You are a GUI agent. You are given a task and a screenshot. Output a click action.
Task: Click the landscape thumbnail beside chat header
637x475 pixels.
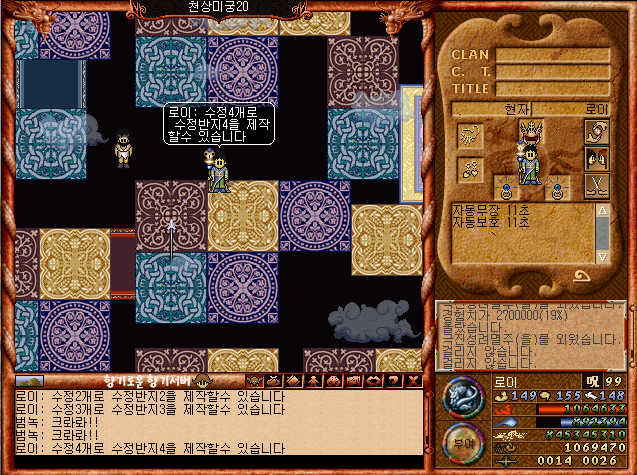coord(29,381)
